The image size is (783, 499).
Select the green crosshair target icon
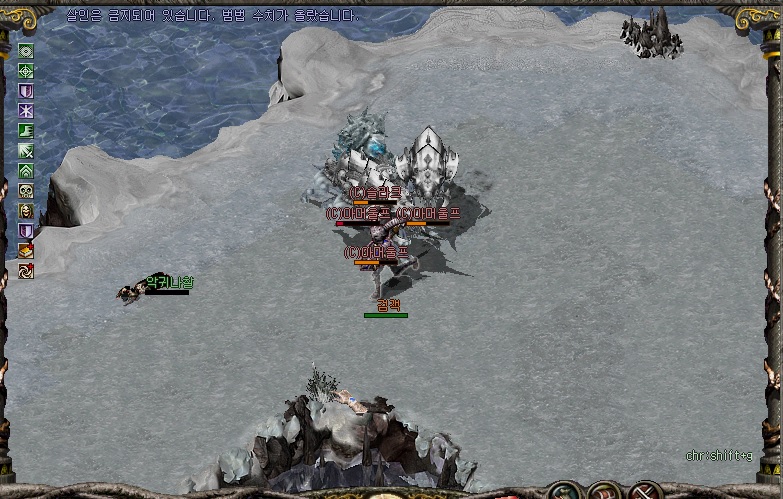[x=26, y=71]
